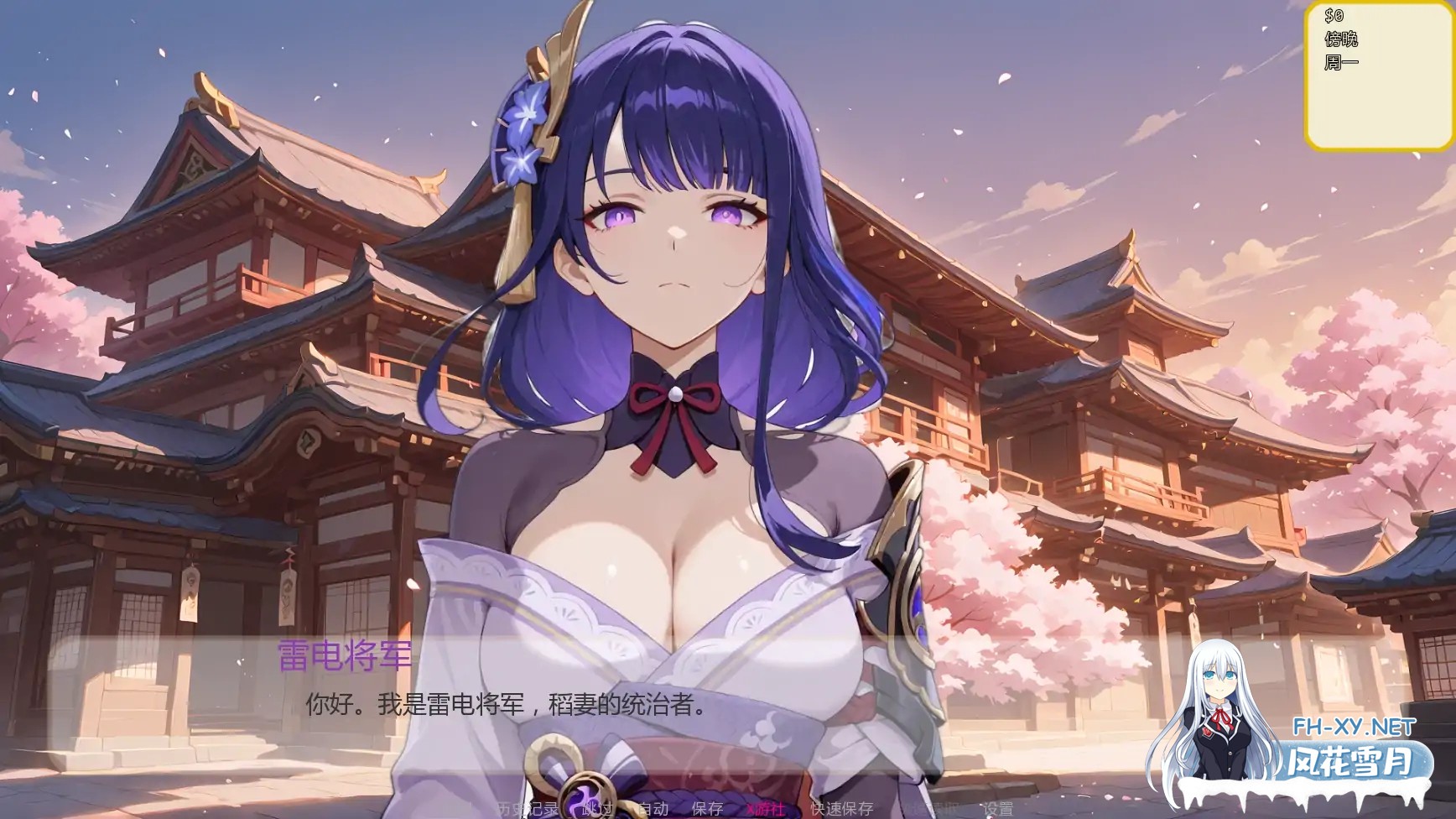Click the $0 money counter
Screen dimensions: 1456x819
[1333, 15]
